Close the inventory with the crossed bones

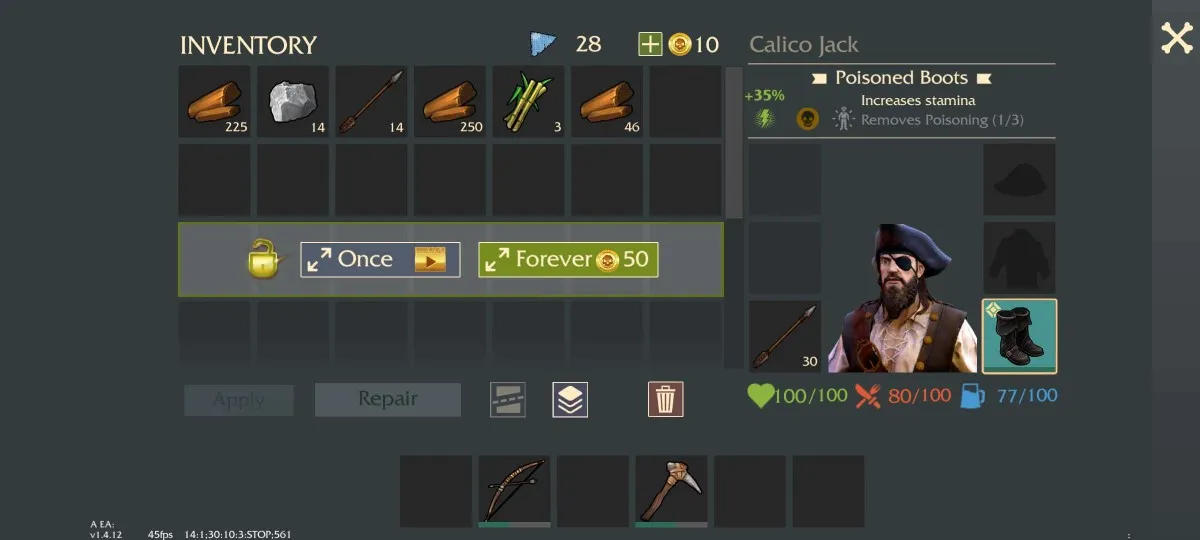coord(1176,39)
